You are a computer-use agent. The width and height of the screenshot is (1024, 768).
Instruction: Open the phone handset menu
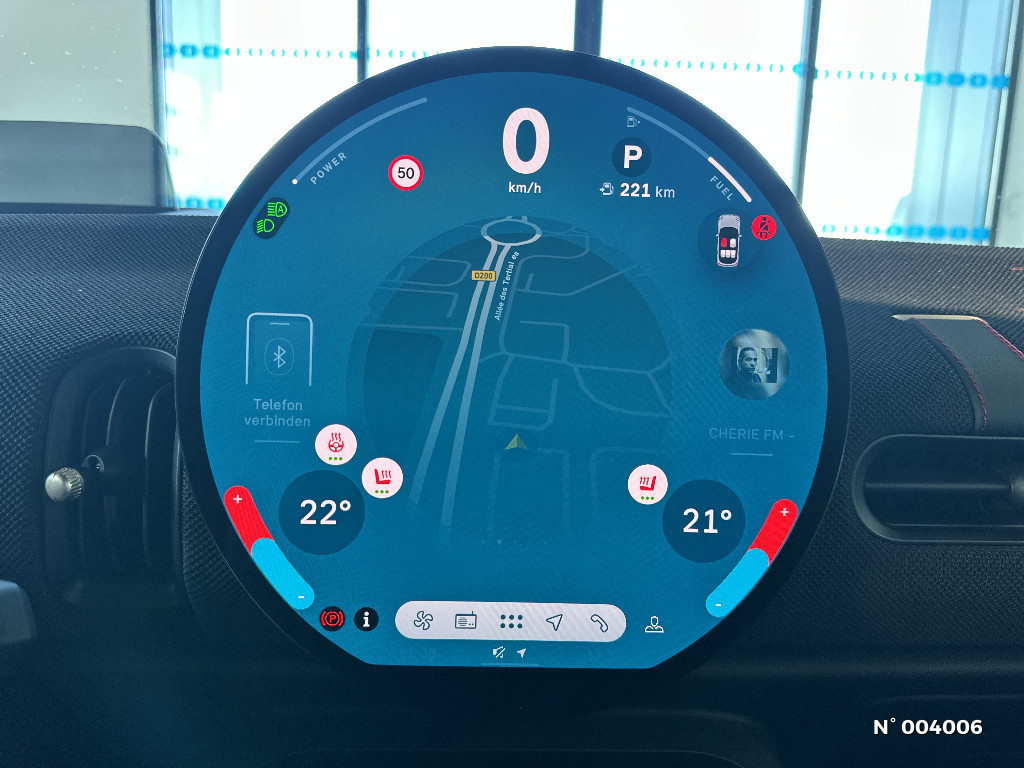tap(598, 622)
